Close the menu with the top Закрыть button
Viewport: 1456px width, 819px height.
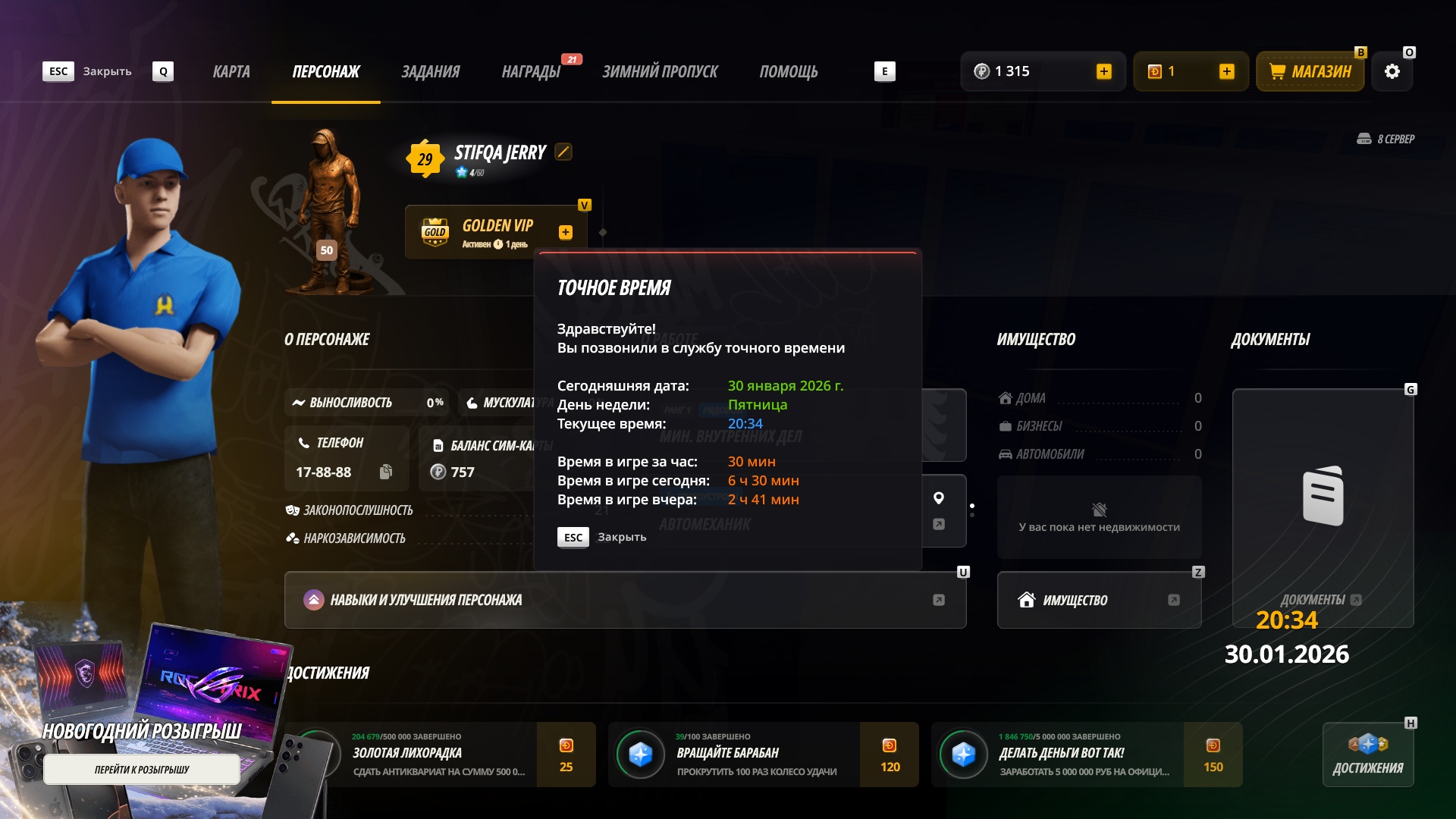(87, 71)
